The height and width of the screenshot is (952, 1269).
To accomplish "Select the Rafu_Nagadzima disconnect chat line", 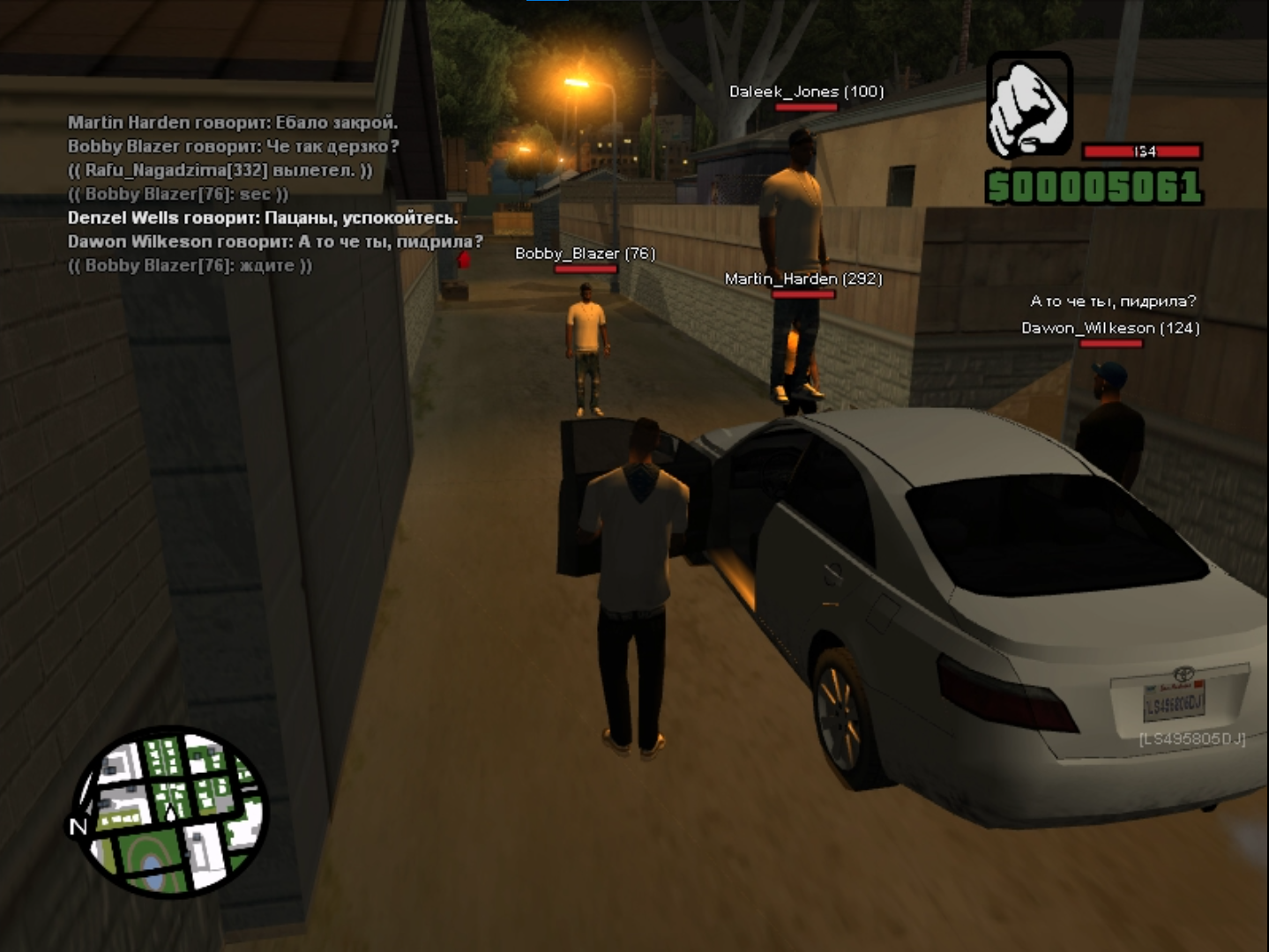I will (x=220, y=170).
